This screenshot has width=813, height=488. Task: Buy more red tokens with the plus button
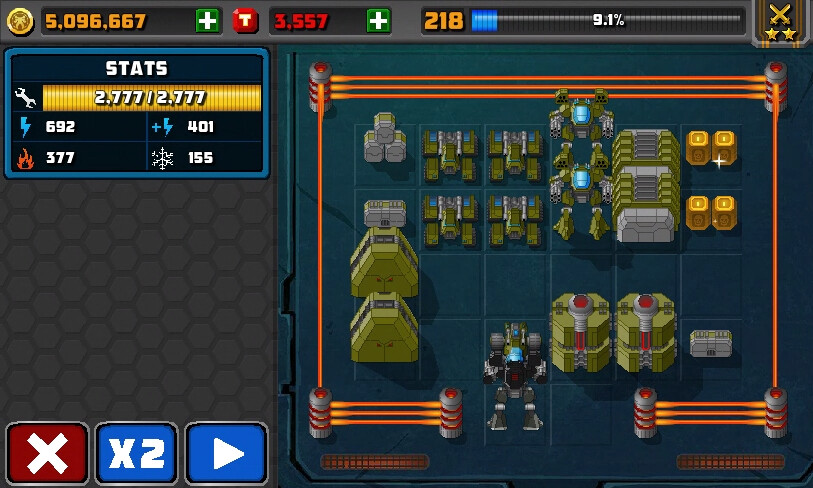pyautogui.click(x=379, y=20)
